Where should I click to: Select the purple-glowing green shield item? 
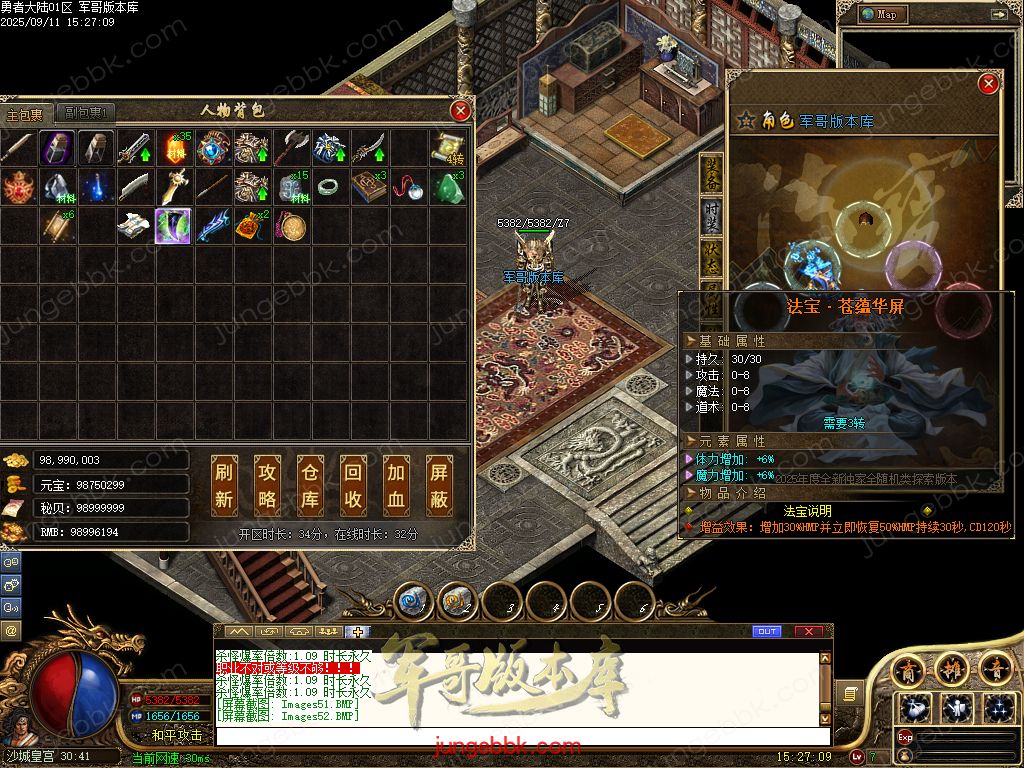click(173, 226)
